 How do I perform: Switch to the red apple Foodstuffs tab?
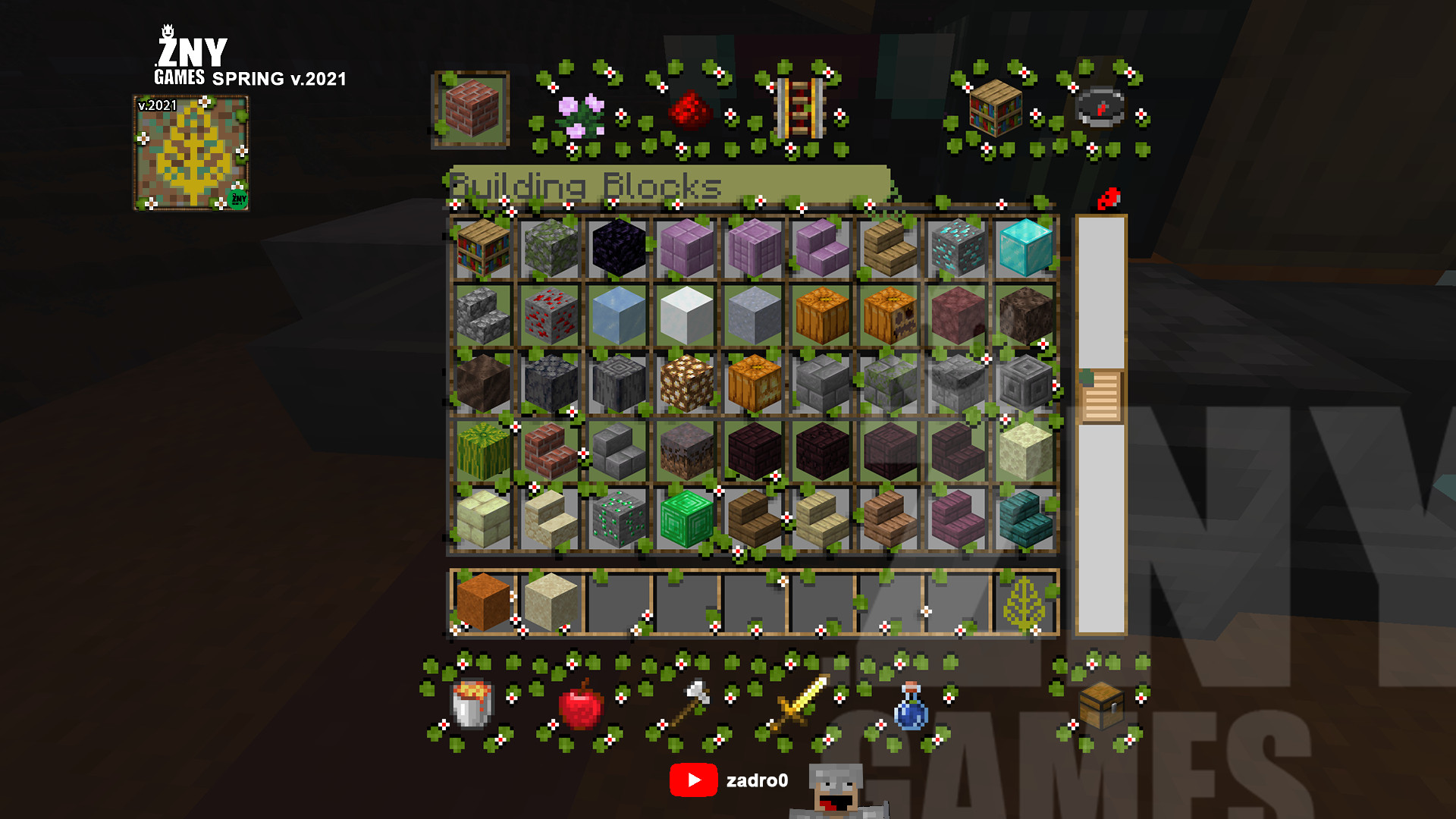(580, 704)
